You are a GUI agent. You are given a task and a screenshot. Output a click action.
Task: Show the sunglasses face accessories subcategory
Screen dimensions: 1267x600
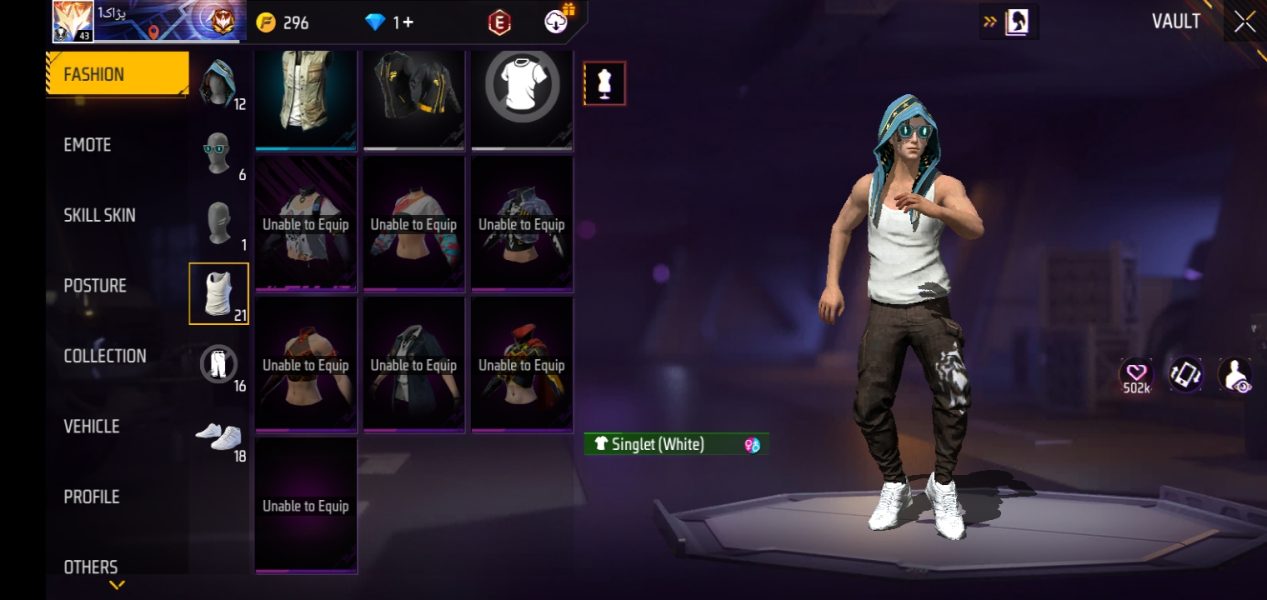(218, 153)
